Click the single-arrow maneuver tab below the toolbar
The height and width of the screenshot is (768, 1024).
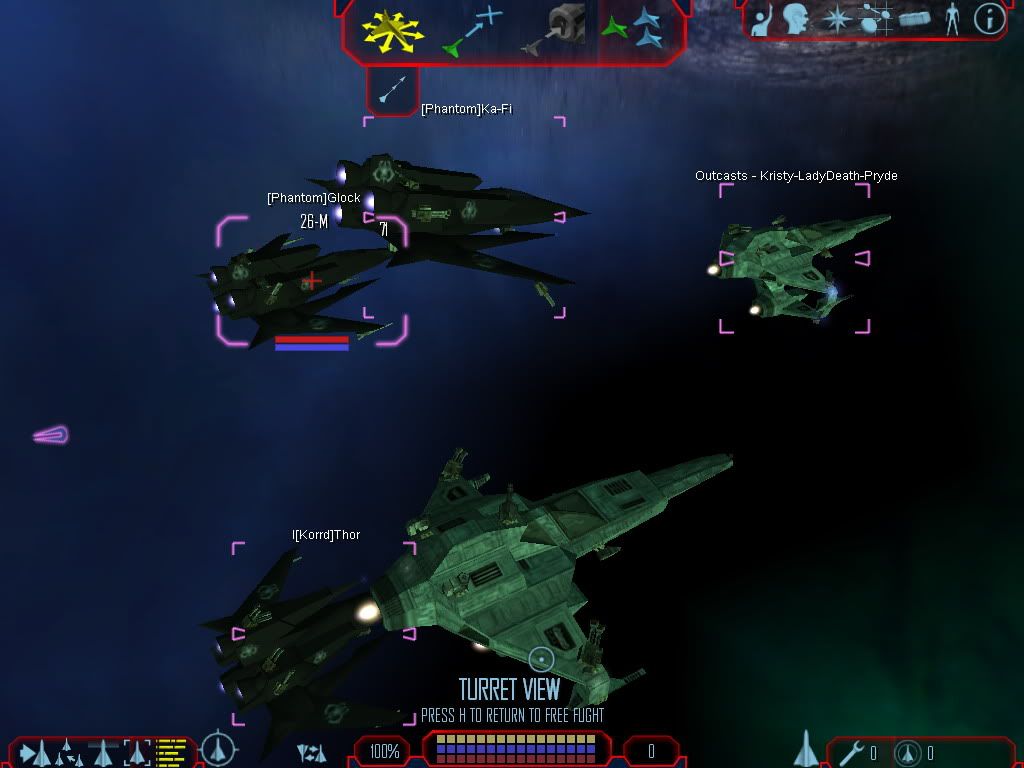coord(392,90)
